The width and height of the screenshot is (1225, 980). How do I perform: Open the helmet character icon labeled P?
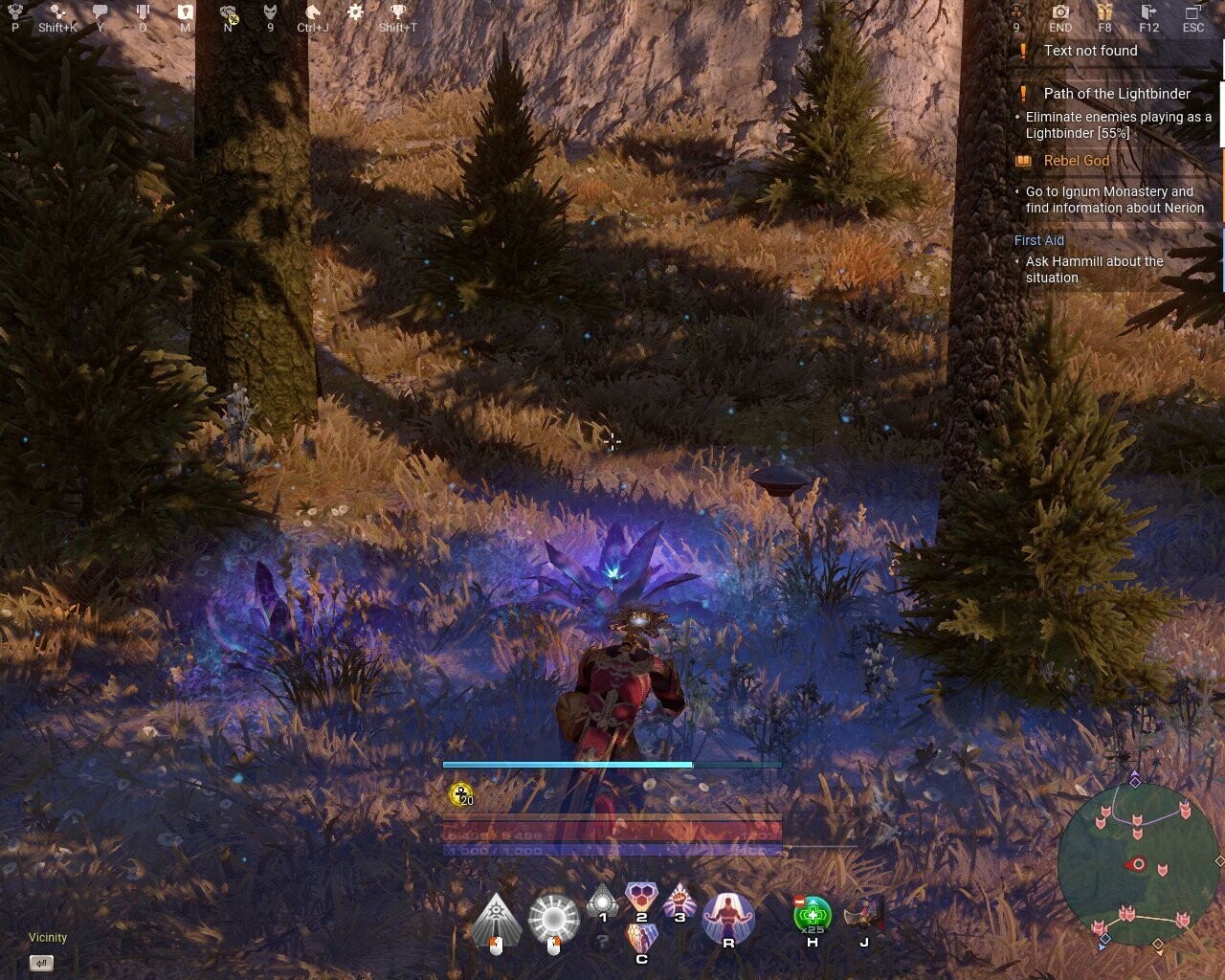[x=13, y=13]
